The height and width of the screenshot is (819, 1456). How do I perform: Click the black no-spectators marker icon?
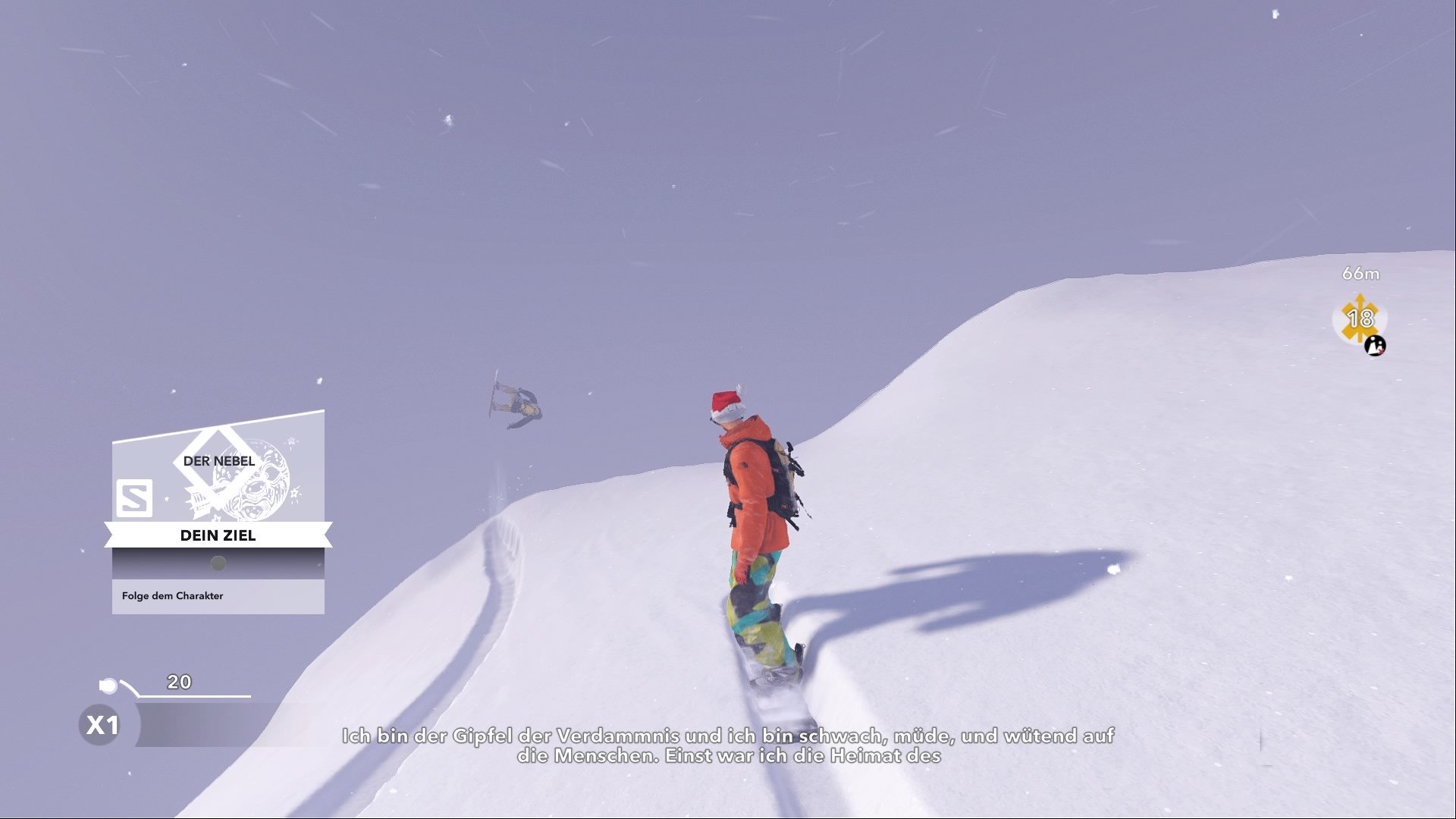tap(1375, 347)
